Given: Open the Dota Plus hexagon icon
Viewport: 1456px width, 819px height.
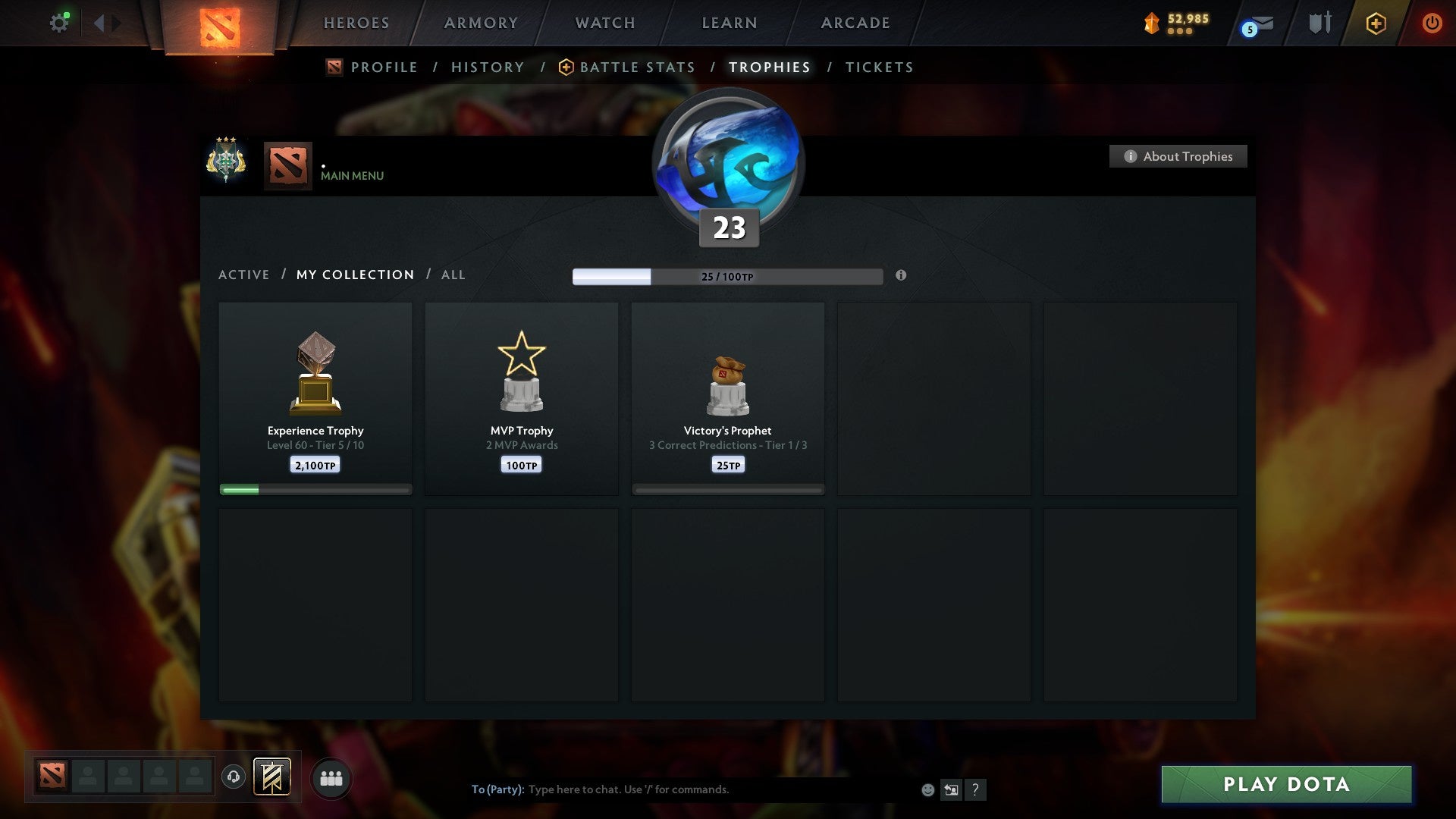Looking at the screenshot, I should tap(1375, 24).
